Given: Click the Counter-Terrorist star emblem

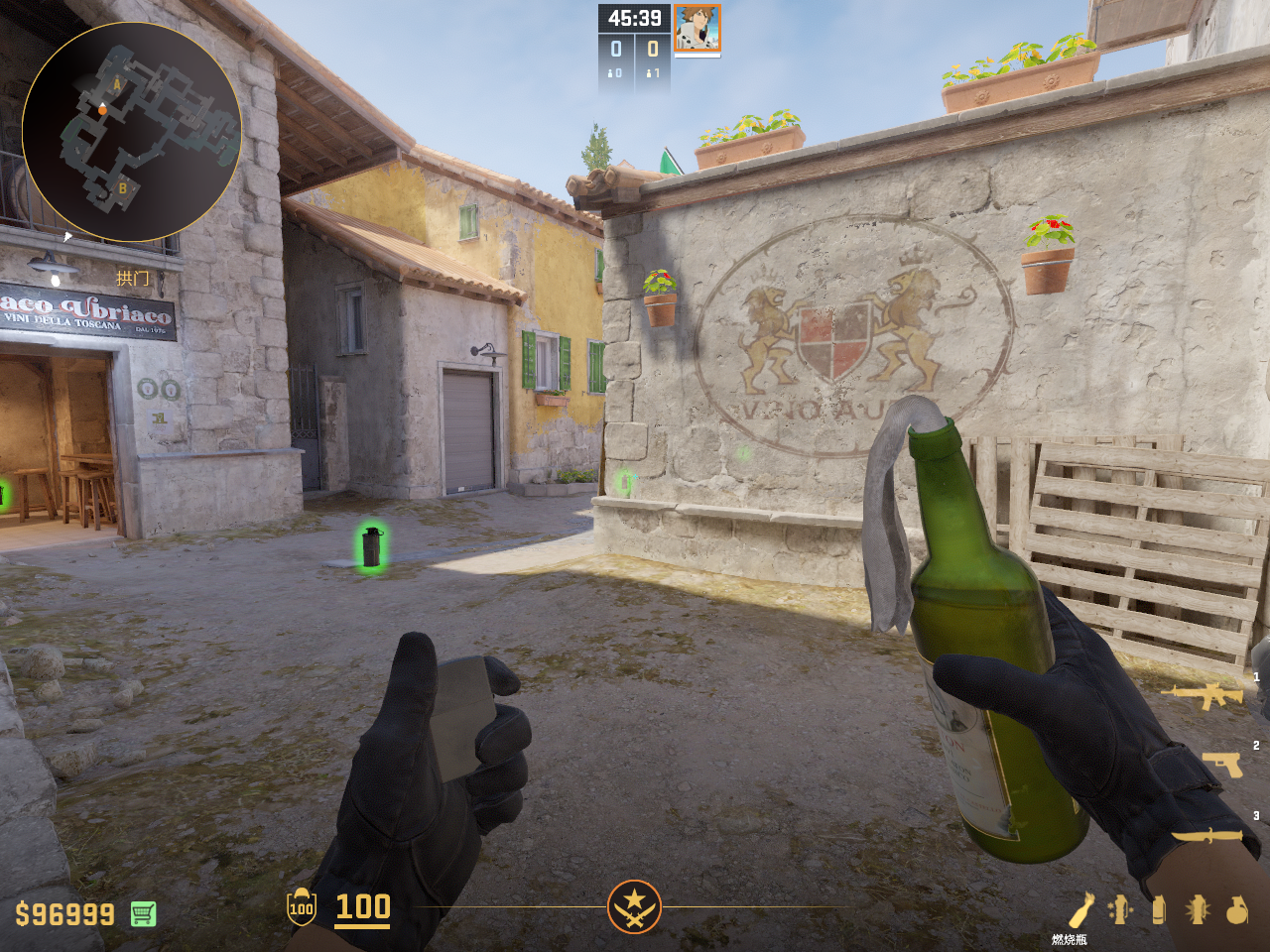Looking at the screenshot, I should pos(634,906).
